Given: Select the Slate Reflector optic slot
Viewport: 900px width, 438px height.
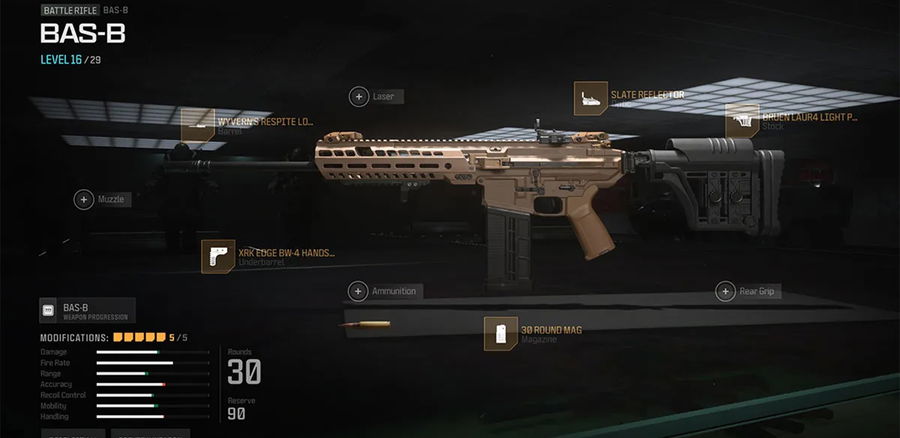Looking at the screenshot, I should point(592,97).
